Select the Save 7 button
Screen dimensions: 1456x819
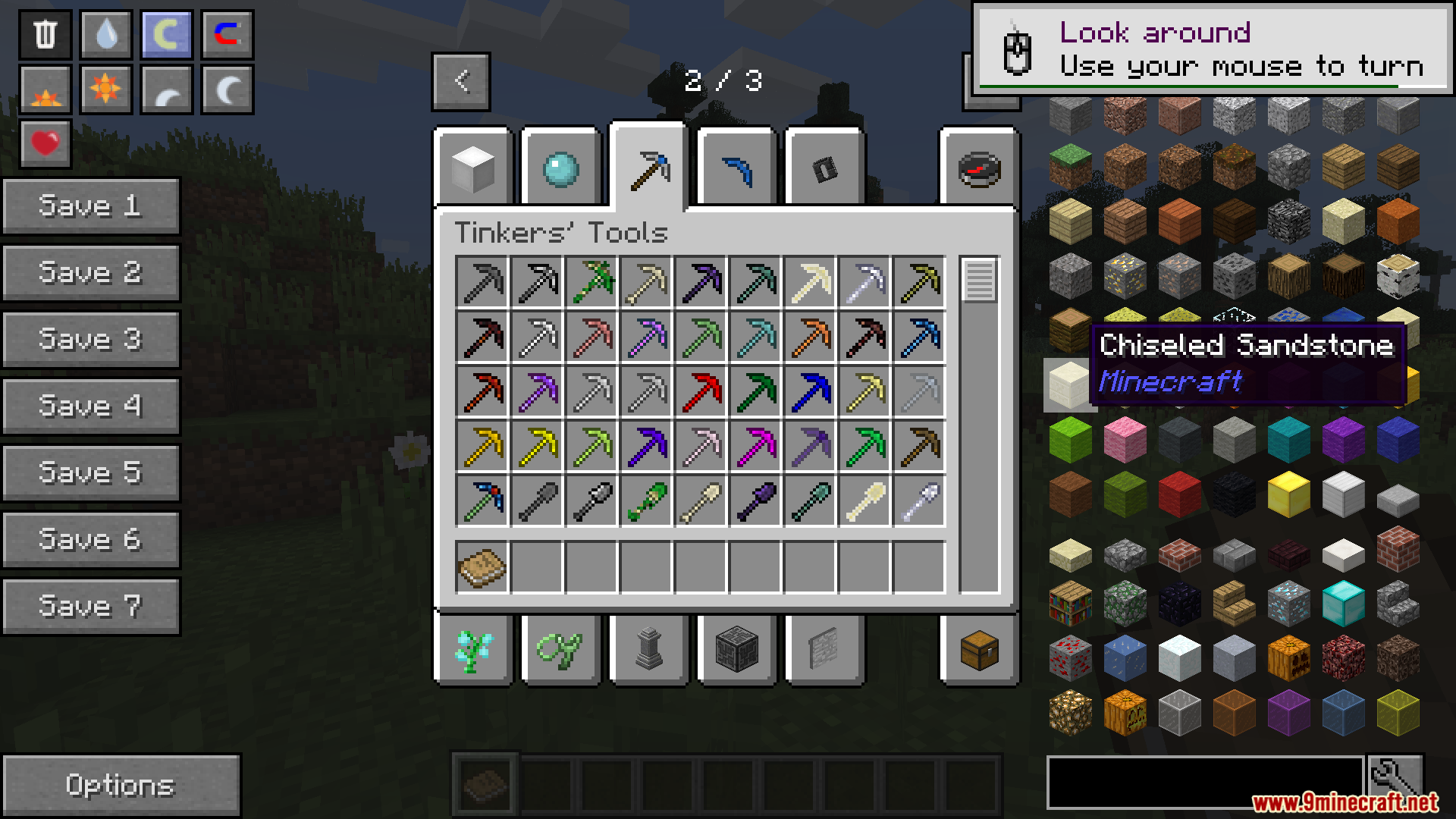point(91,606)
